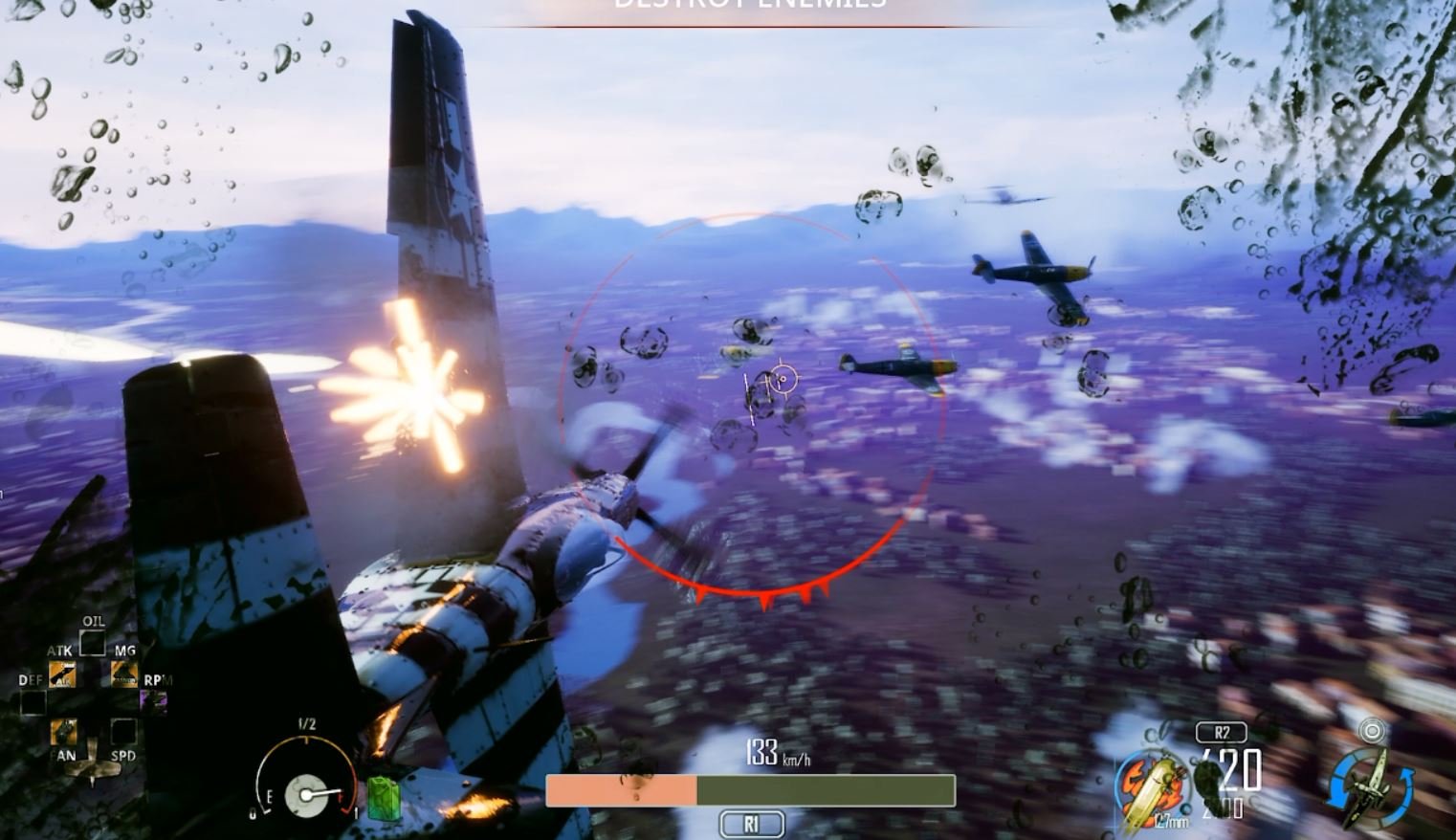Viewport: 1456px width, 840px height.
Task: Select the ATK incendiary bomb icon
Action: (x=62, y=674)
